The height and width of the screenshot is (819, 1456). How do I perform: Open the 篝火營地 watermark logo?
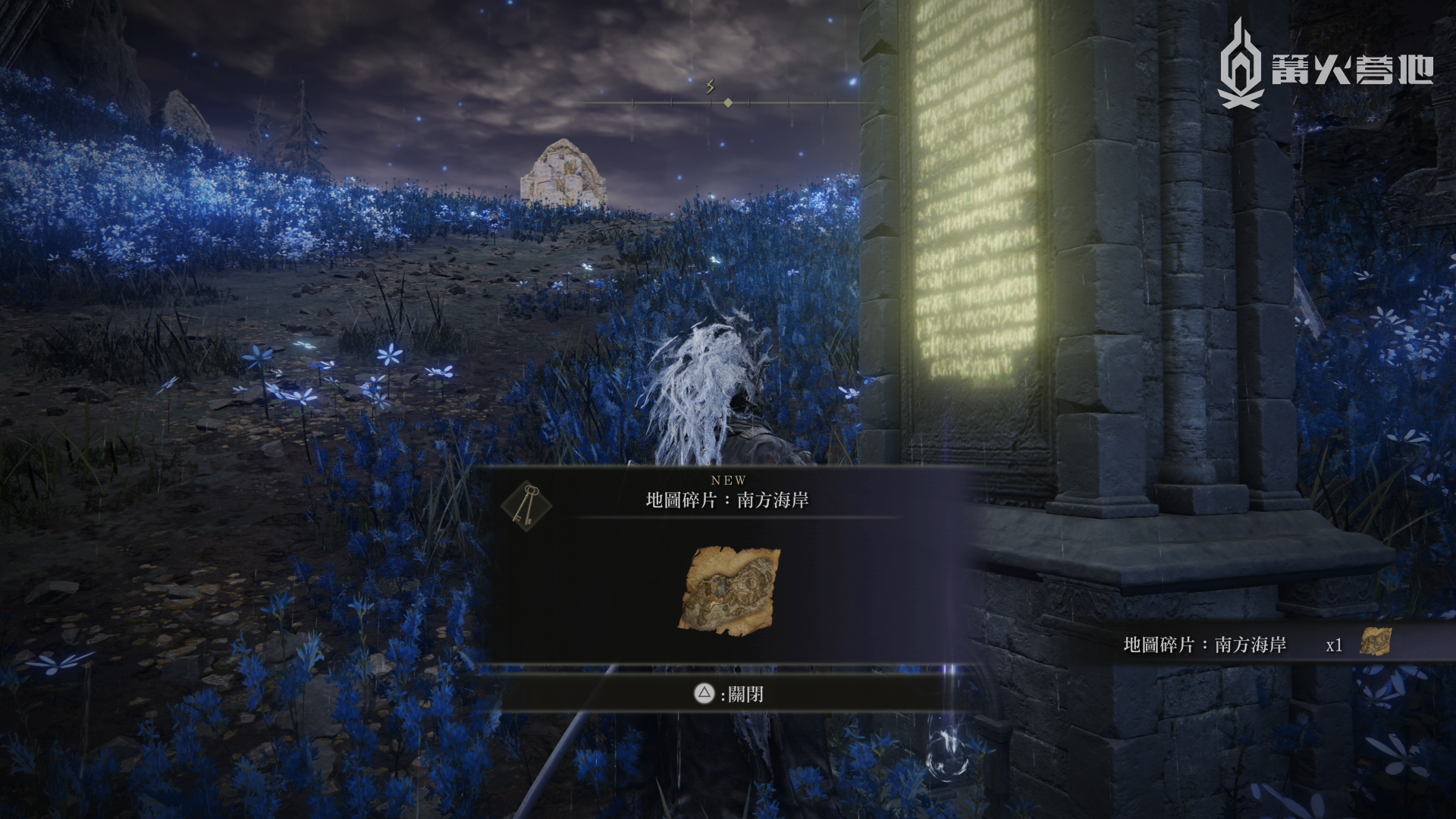click(1324, 64)
